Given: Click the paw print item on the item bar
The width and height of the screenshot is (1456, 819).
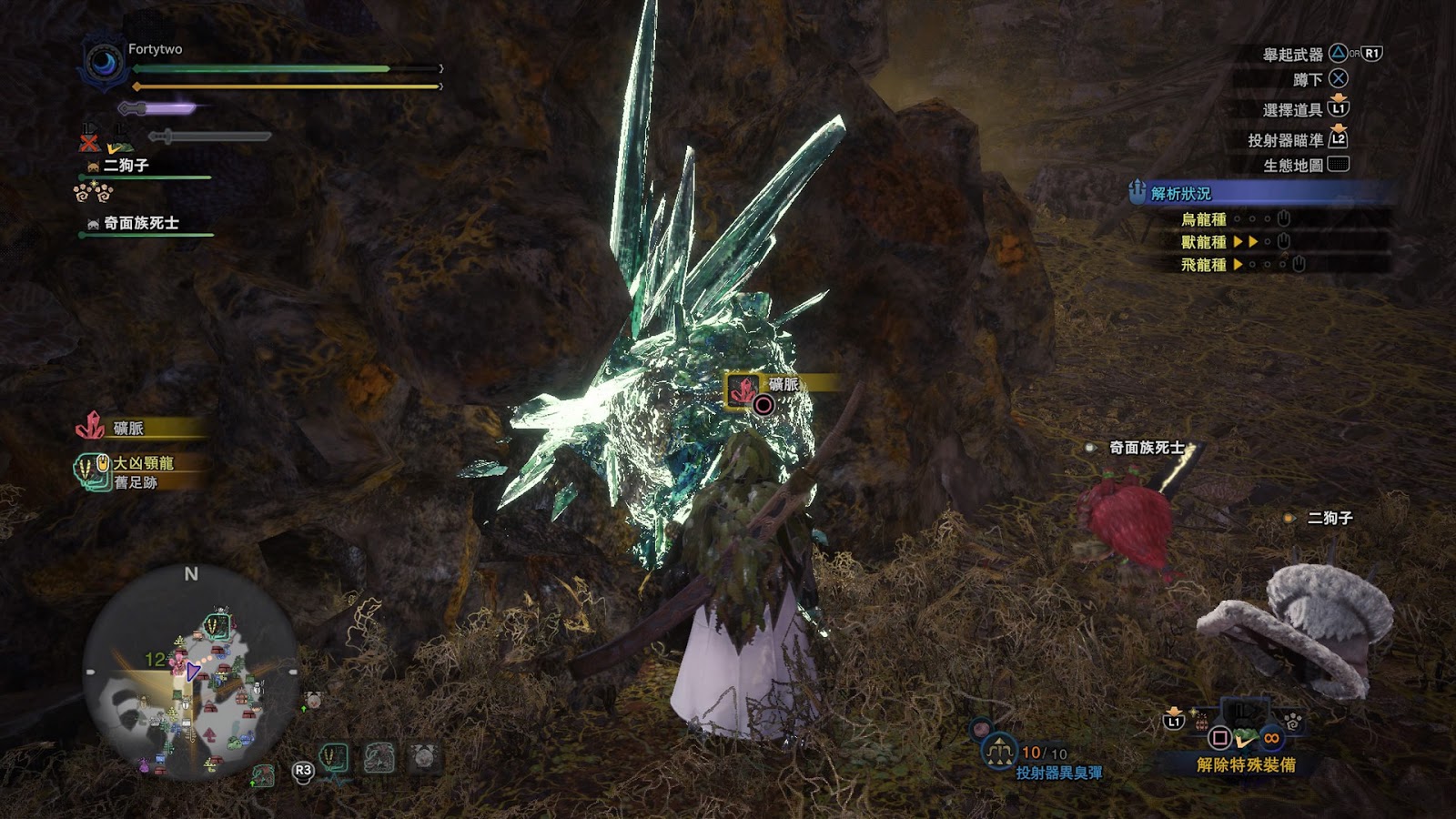Looking at the screenshot, I should 1292,722.
